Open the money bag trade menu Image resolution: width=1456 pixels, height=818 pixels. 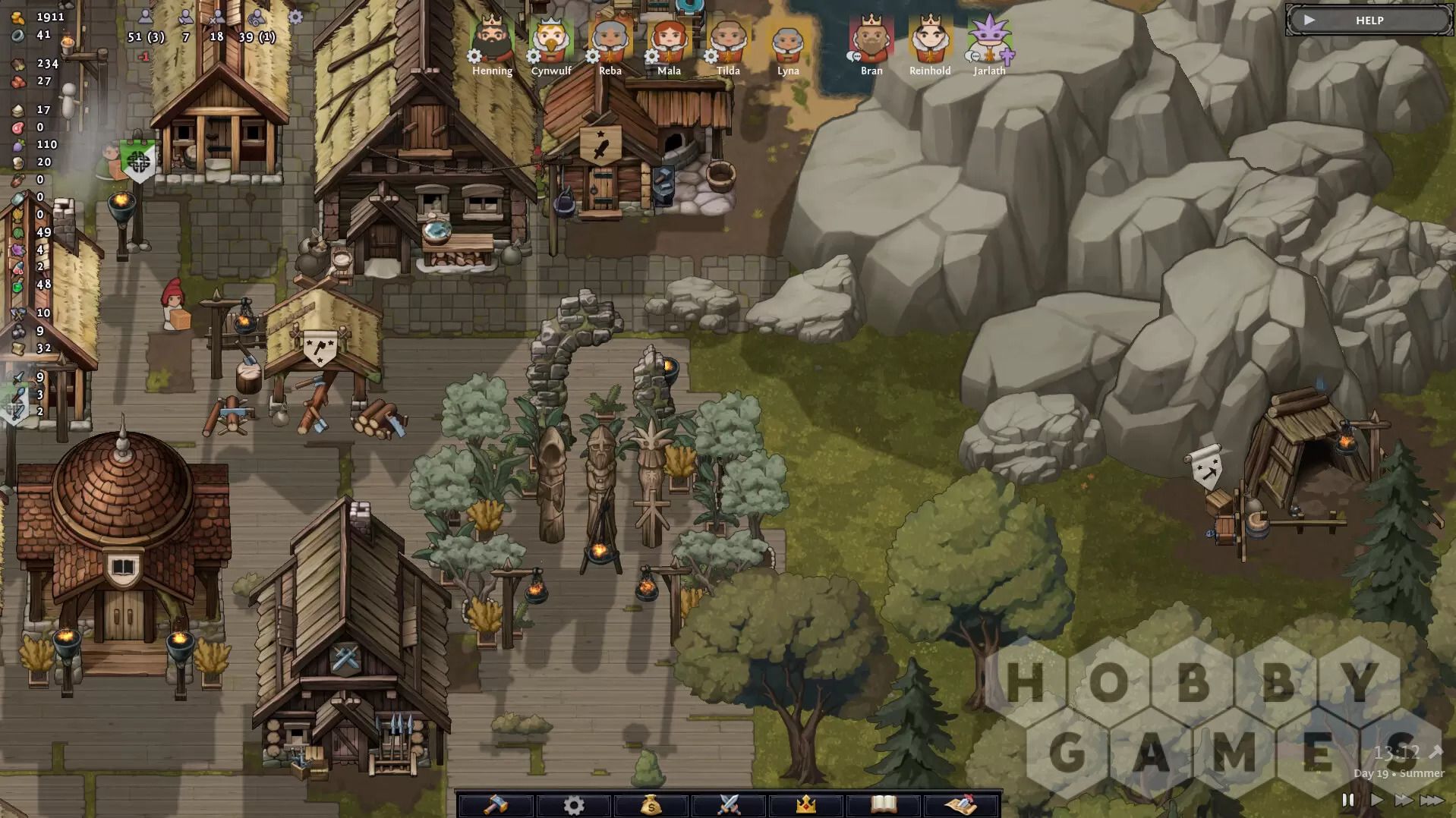click(651, 804)
